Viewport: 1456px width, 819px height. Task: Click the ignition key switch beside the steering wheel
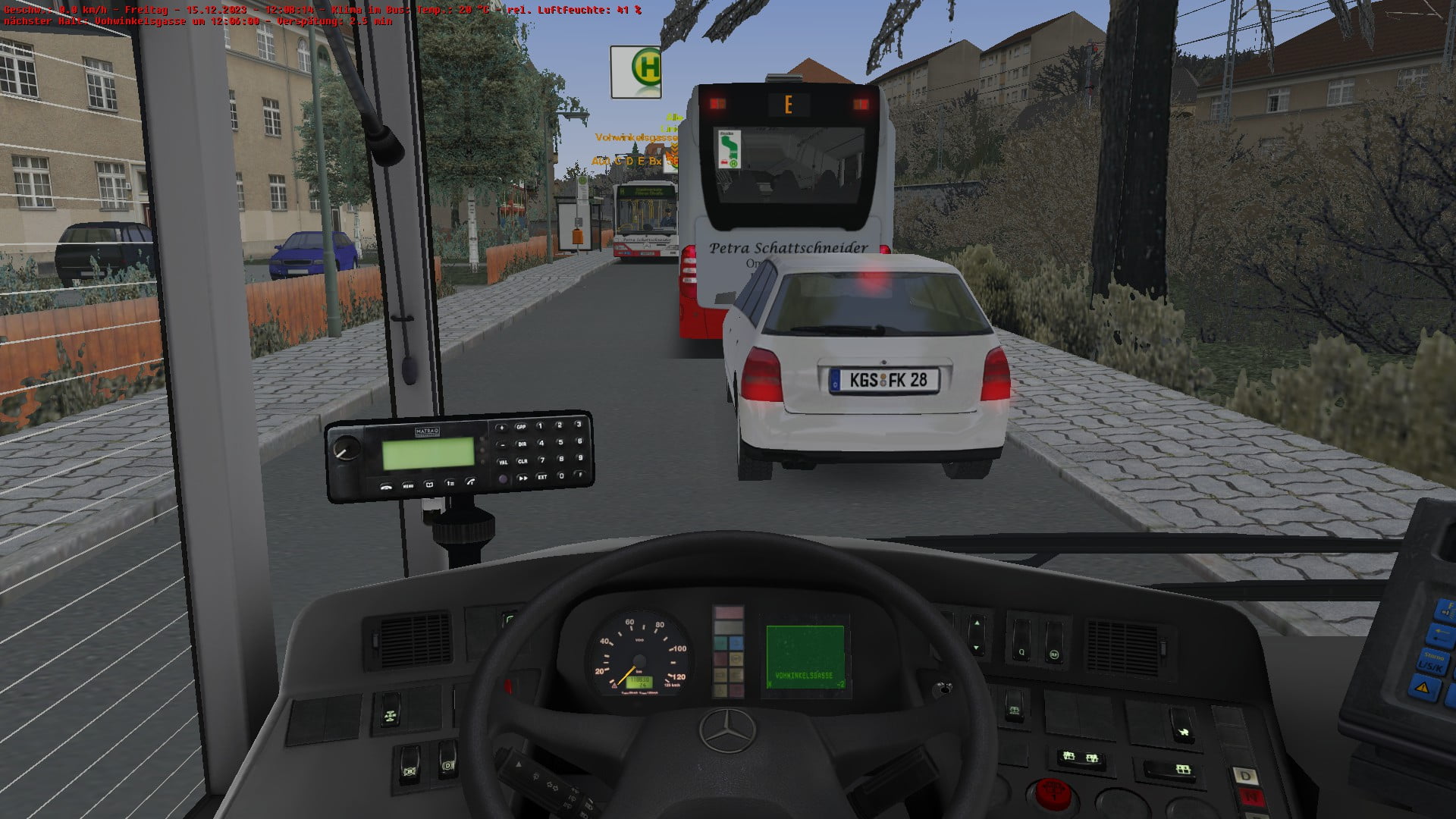pyautogui.click(x=942, y=689)
